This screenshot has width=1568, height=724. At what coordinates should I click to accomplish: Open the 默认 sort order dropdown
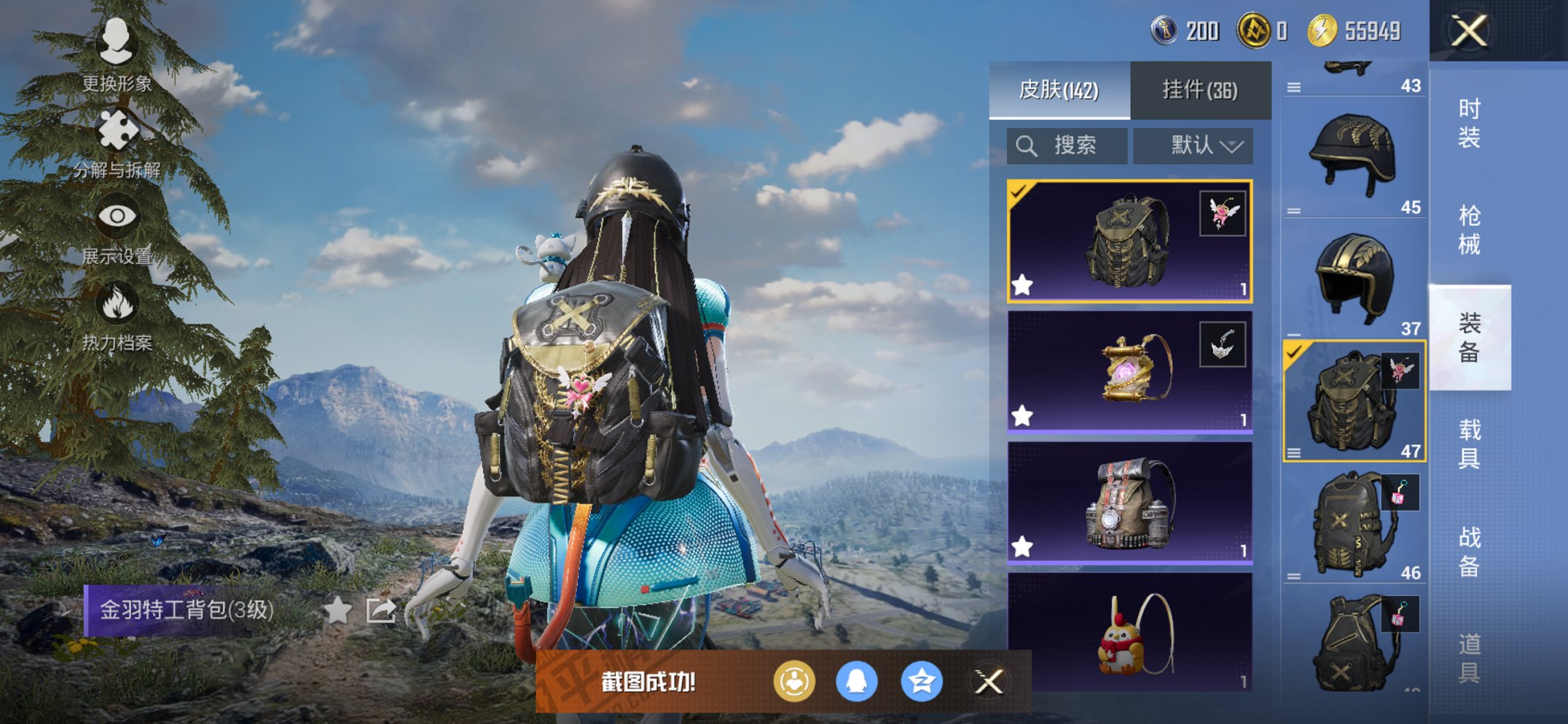point(1192,145)
